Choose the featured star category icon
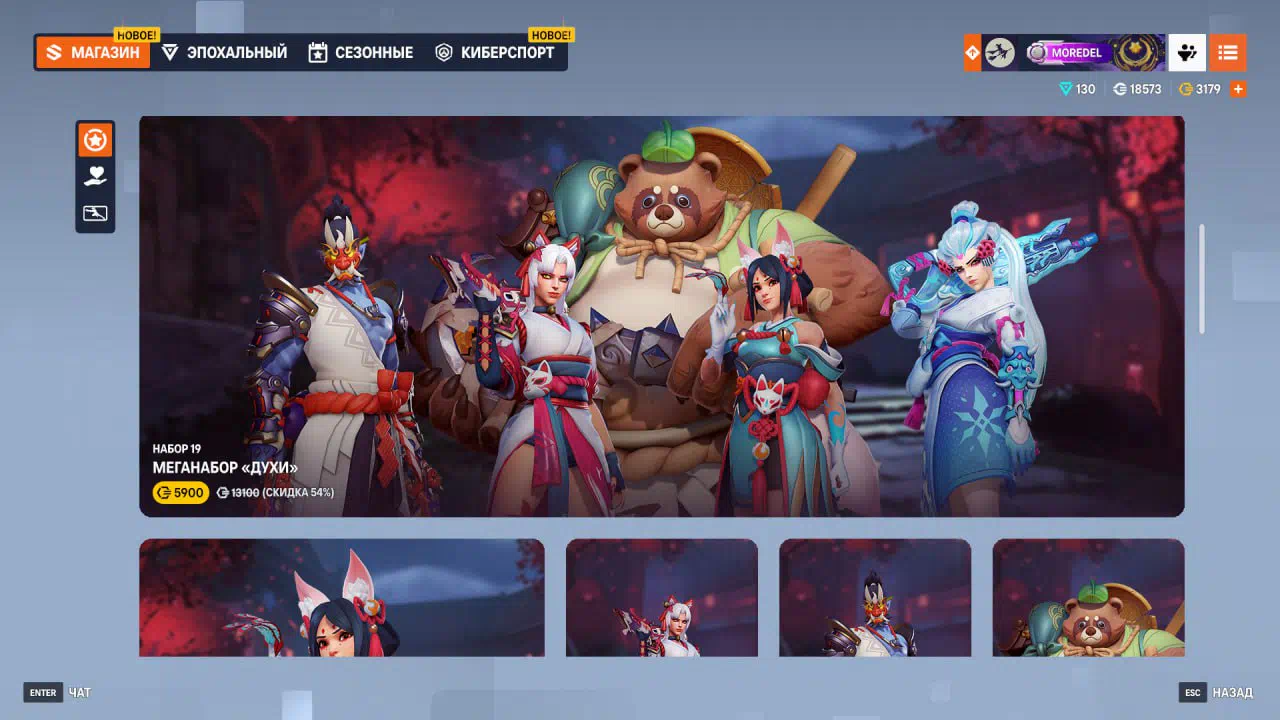This screenshot has width=1280, height=720. point(95,141)
